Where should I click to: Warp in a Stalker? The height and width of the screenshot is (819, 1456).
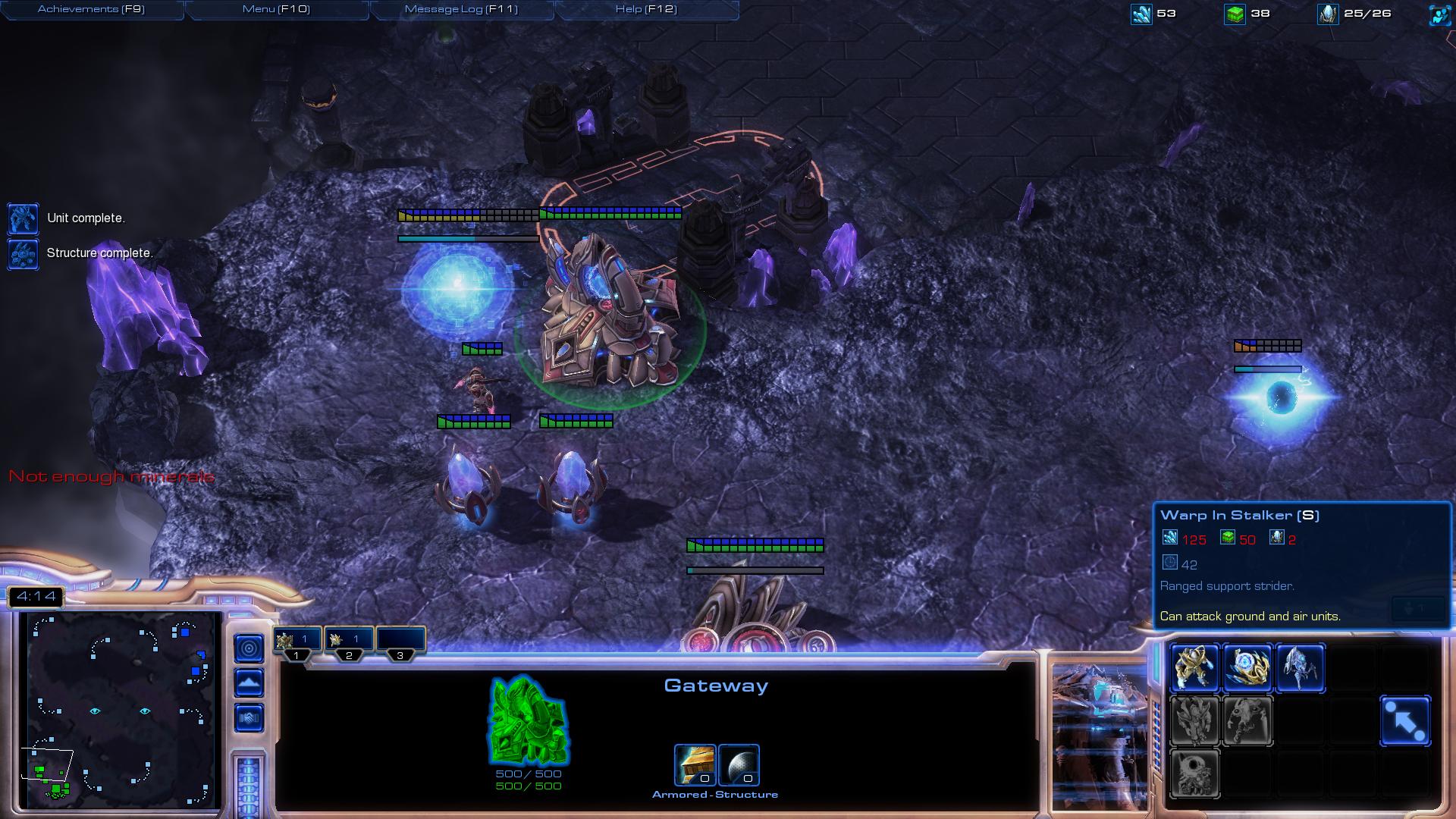[1300, 668]
